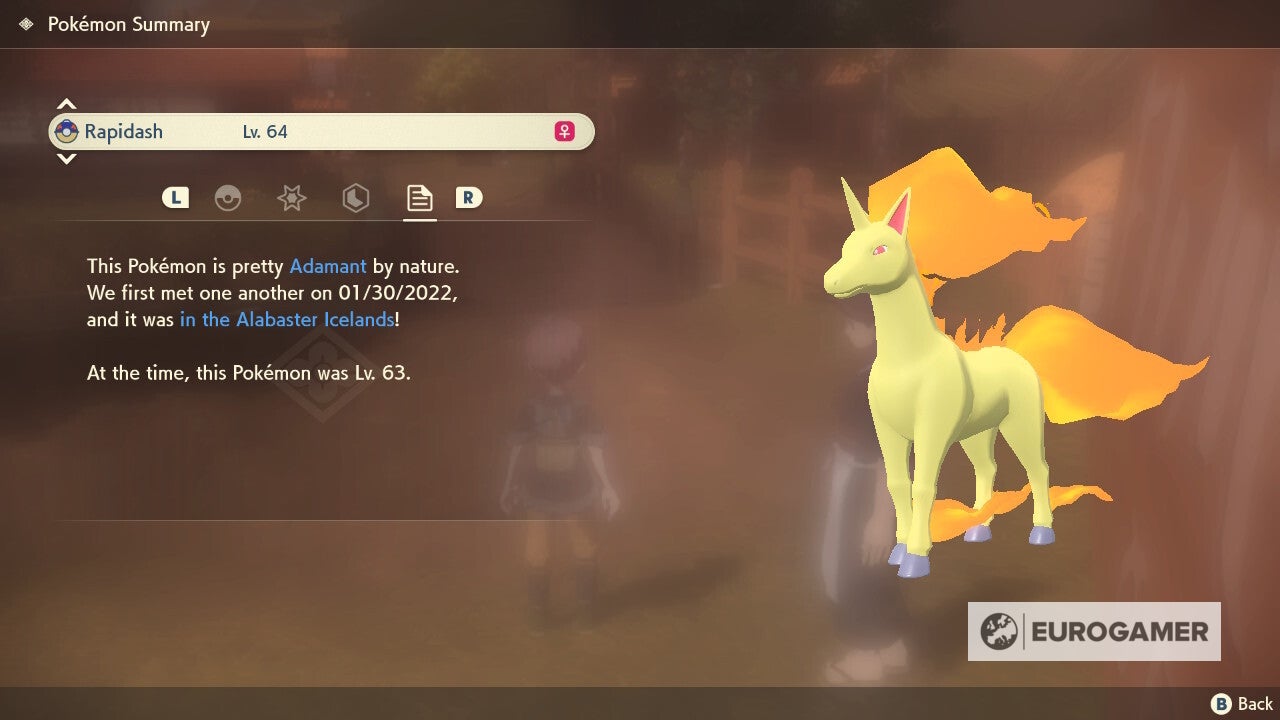Switch to the currently underlined memo tab
Image resolution: width=1280 pixels, height=720 pixels.
tap(419, 198)
